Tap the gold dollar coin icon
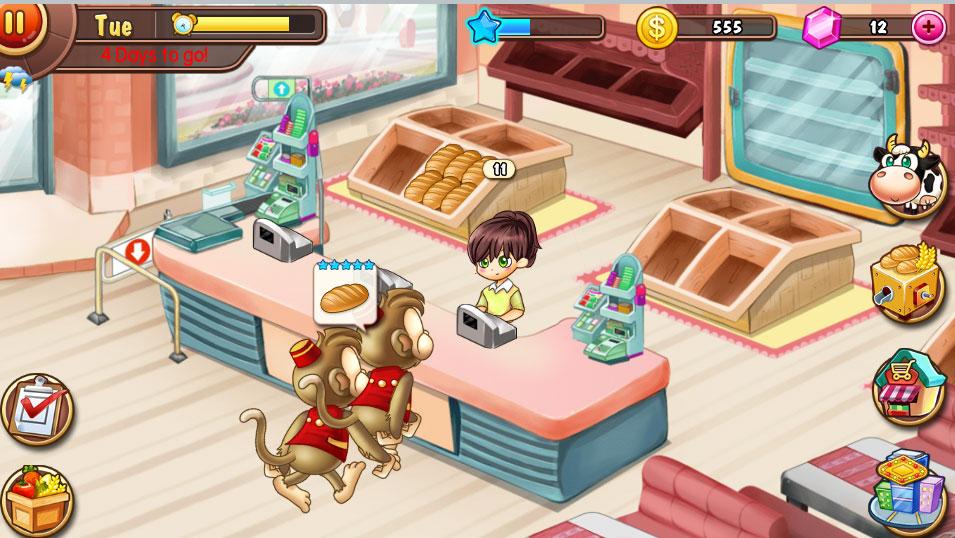Image resolution: width=955 pixels, height=538 pixels. tap(657, 28)
